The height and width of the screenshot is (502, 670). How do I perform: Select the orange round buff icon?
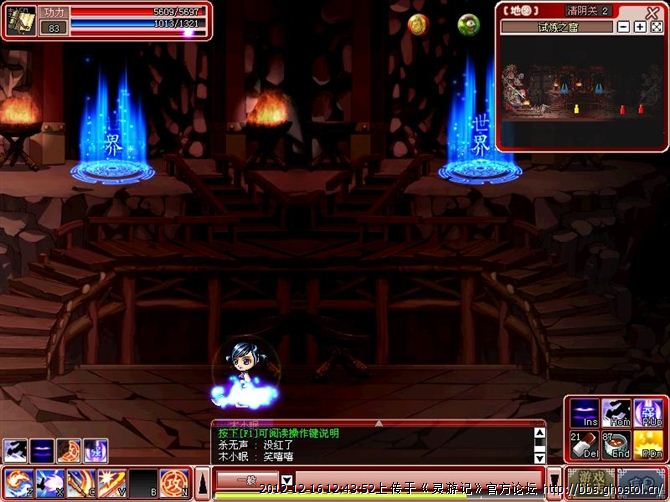(418, 25)
